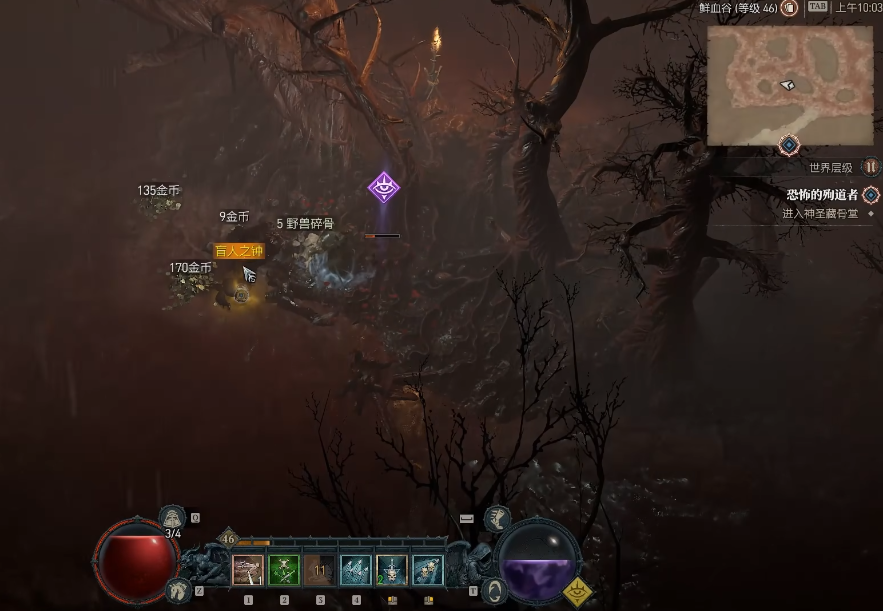Click the blue diamond quest marker below minimap

pos(789,145)
